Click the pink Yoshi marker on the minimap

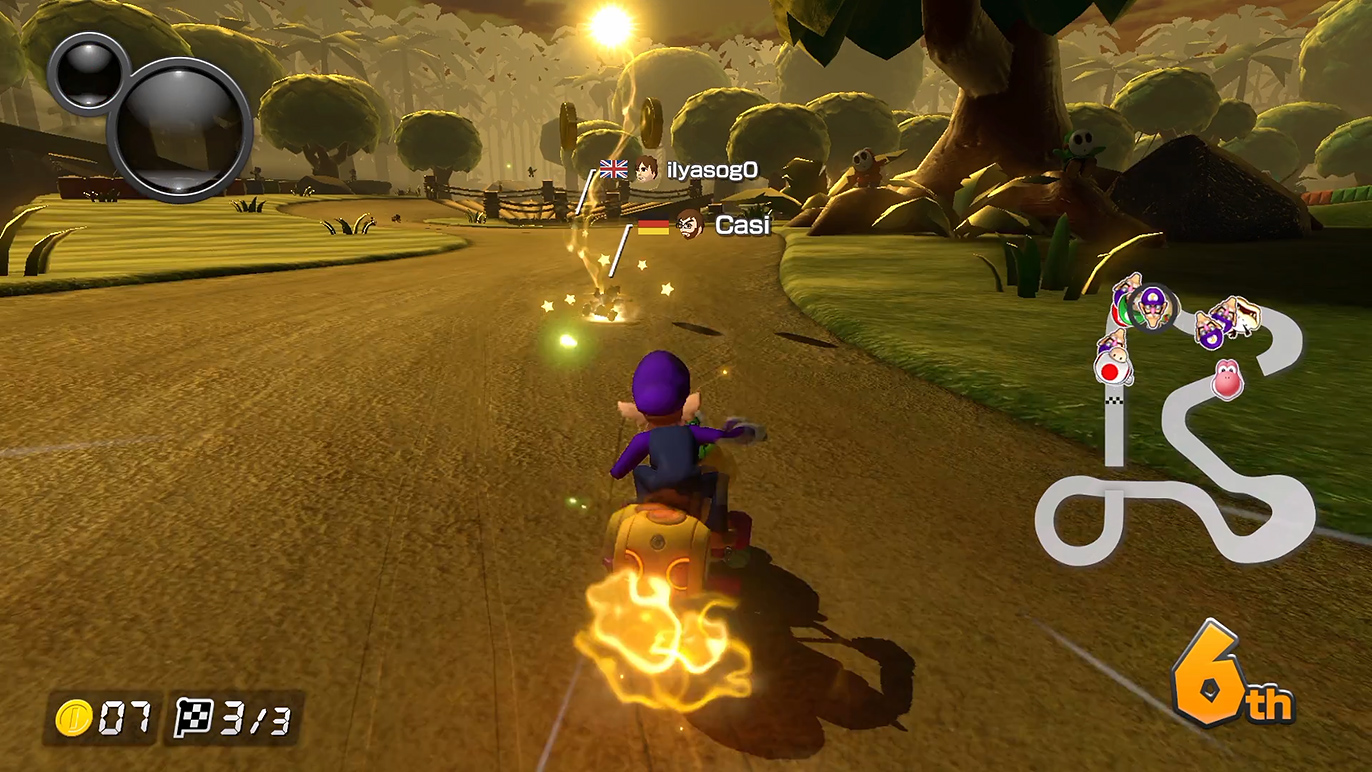[x=1228, y=380]
